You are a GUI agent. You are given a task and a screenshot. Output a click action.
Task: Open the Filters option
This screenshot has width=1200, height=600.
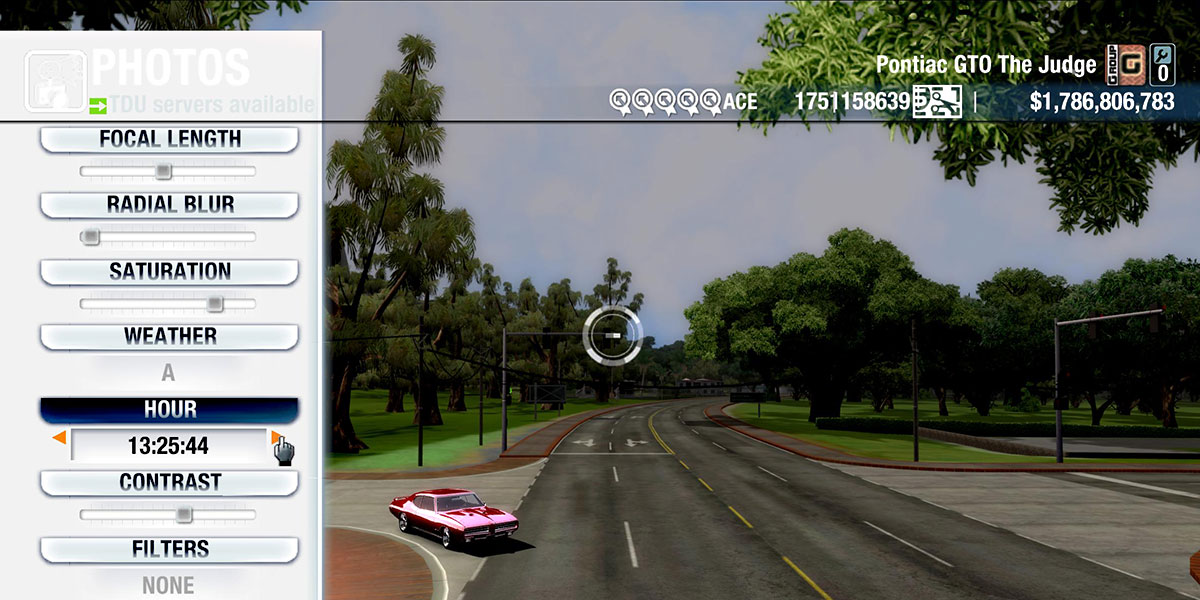pyautogui.click(x=169, y=549)
